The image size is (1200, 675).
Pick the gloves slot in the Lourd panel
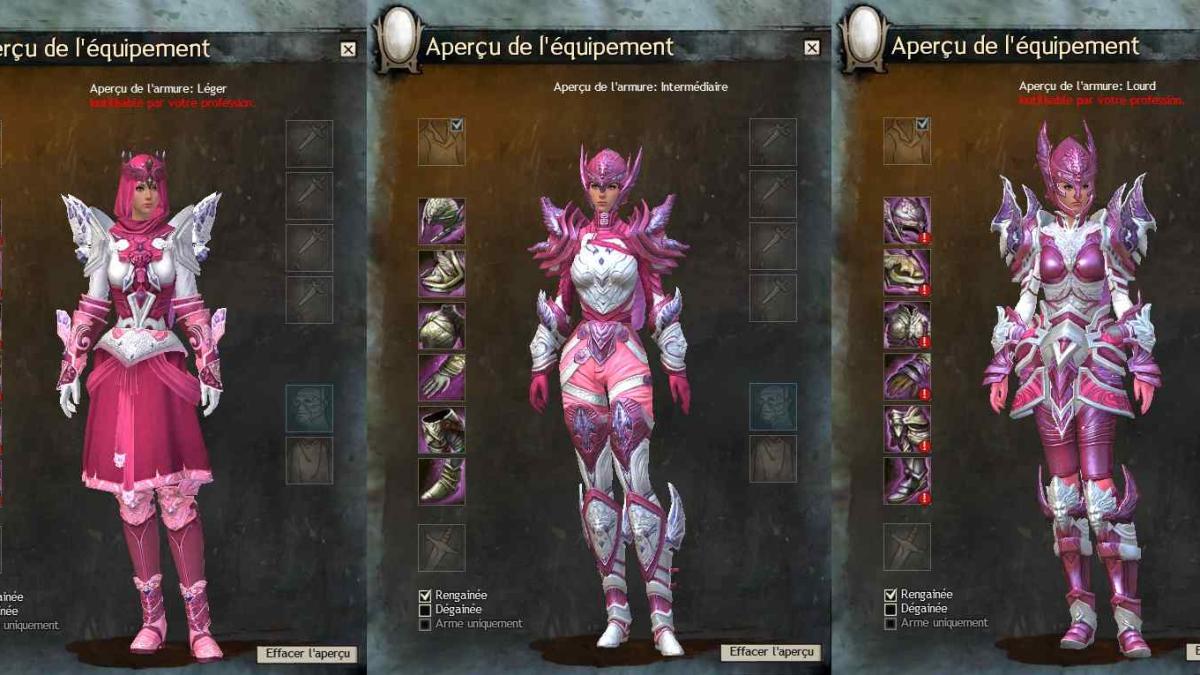coord(906,377)
